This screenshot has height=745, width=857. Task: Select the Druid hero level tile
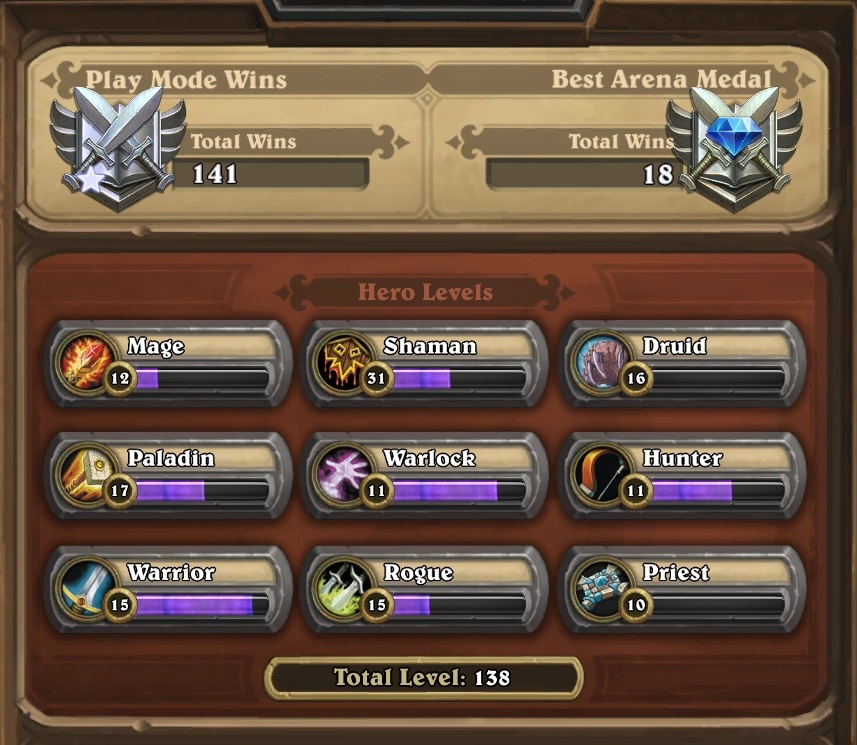click(681, 363)
